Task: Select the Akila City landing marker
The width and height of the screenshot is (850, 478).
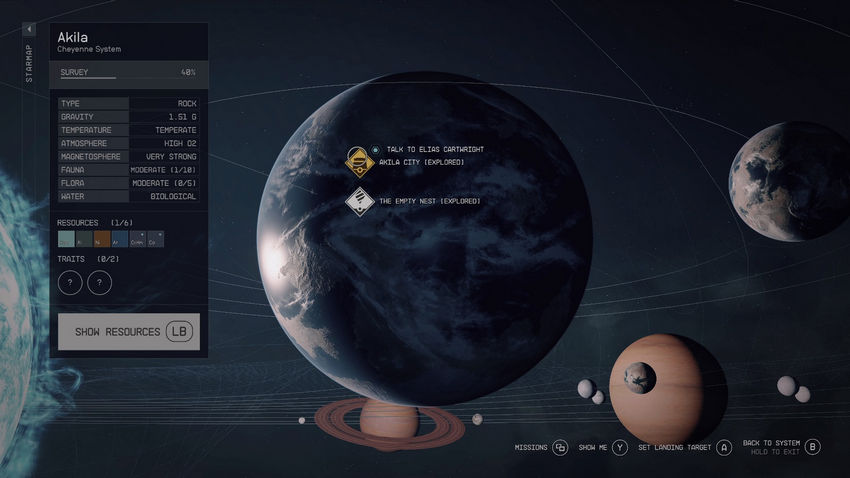Action: click(360, 161)
